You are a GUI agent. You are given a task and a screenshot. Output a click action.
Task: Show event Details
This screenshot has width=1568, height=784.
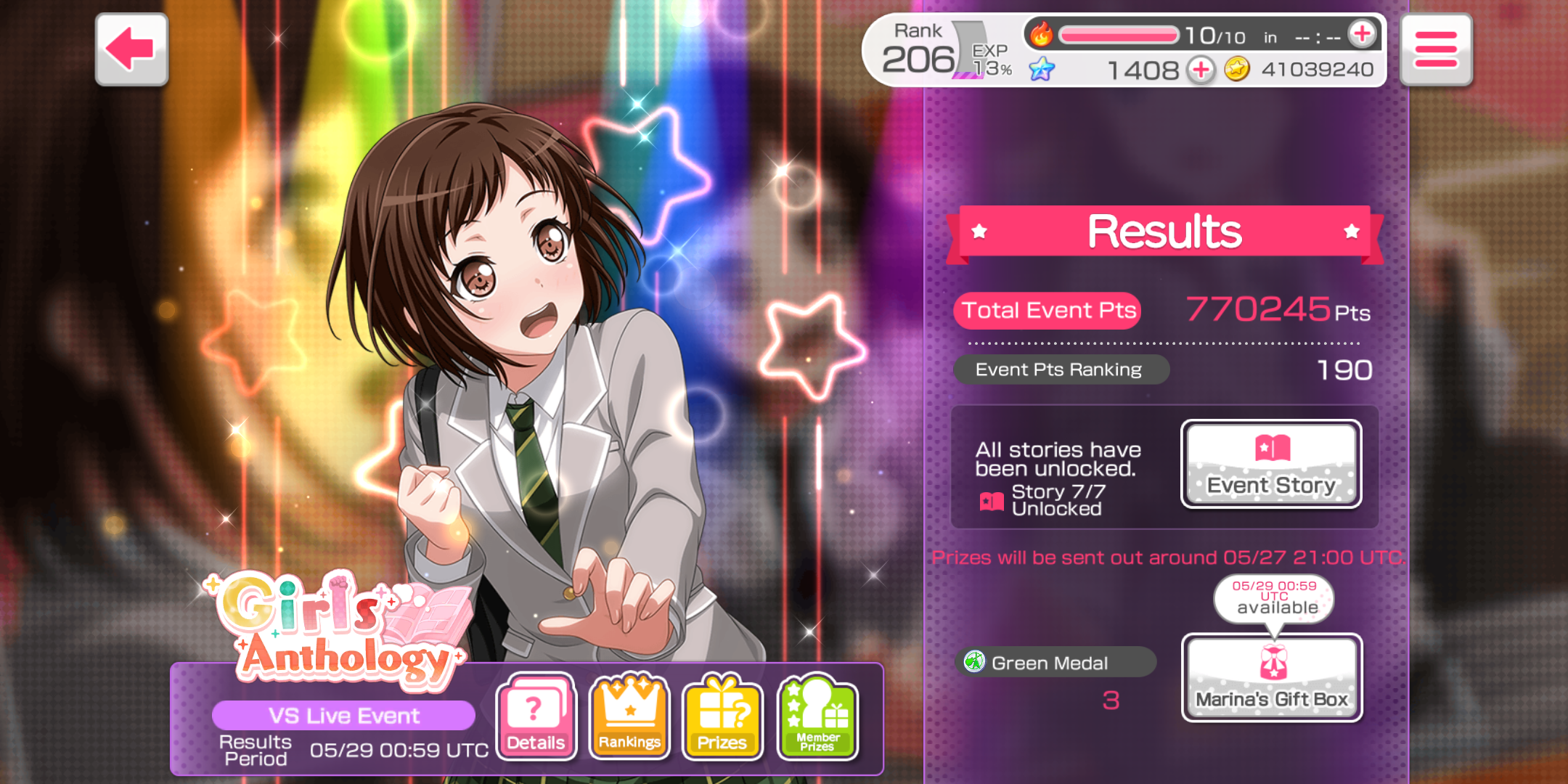536,716
